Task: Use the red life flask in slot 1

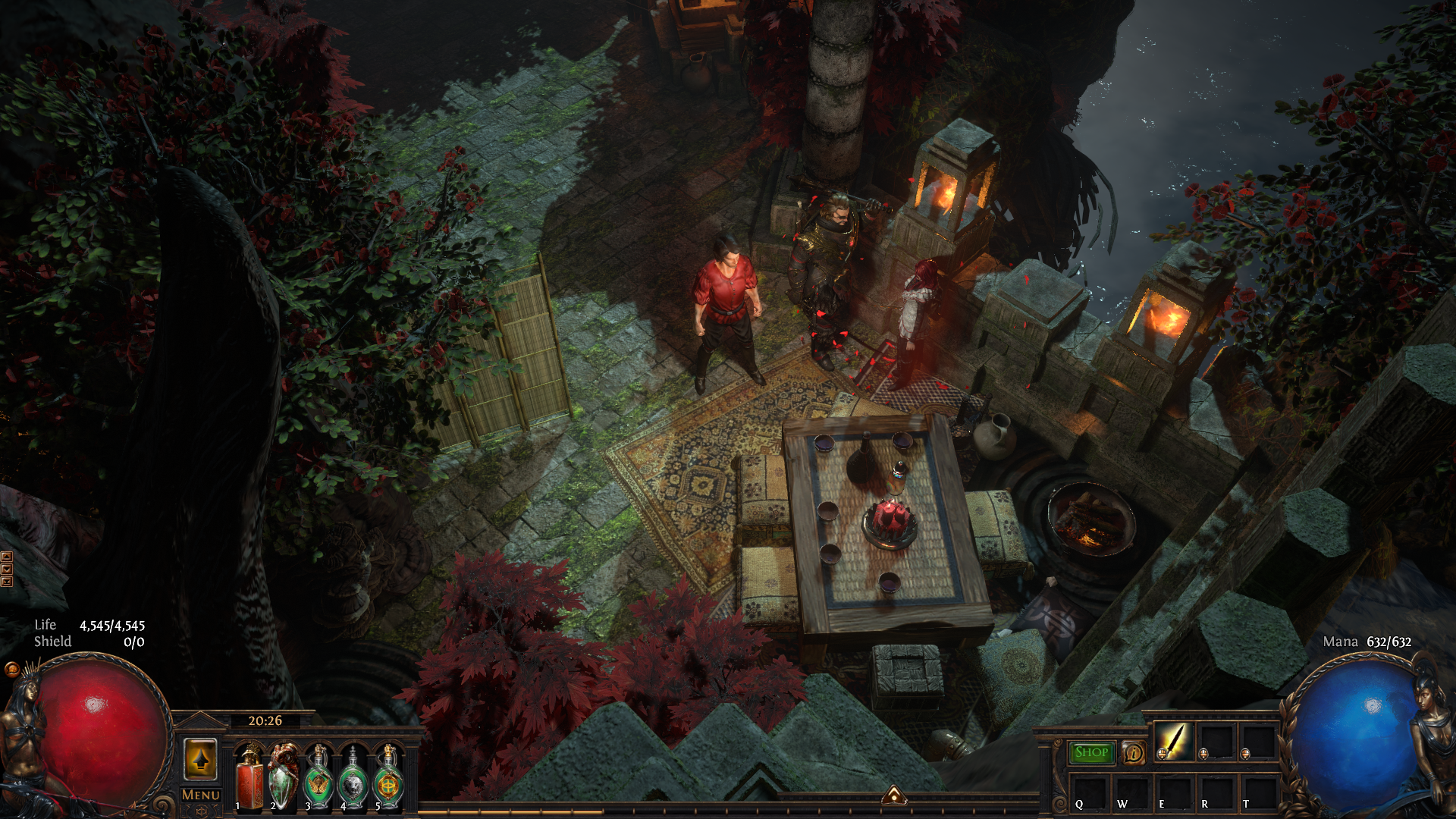Action: click(x=249, y=779)
